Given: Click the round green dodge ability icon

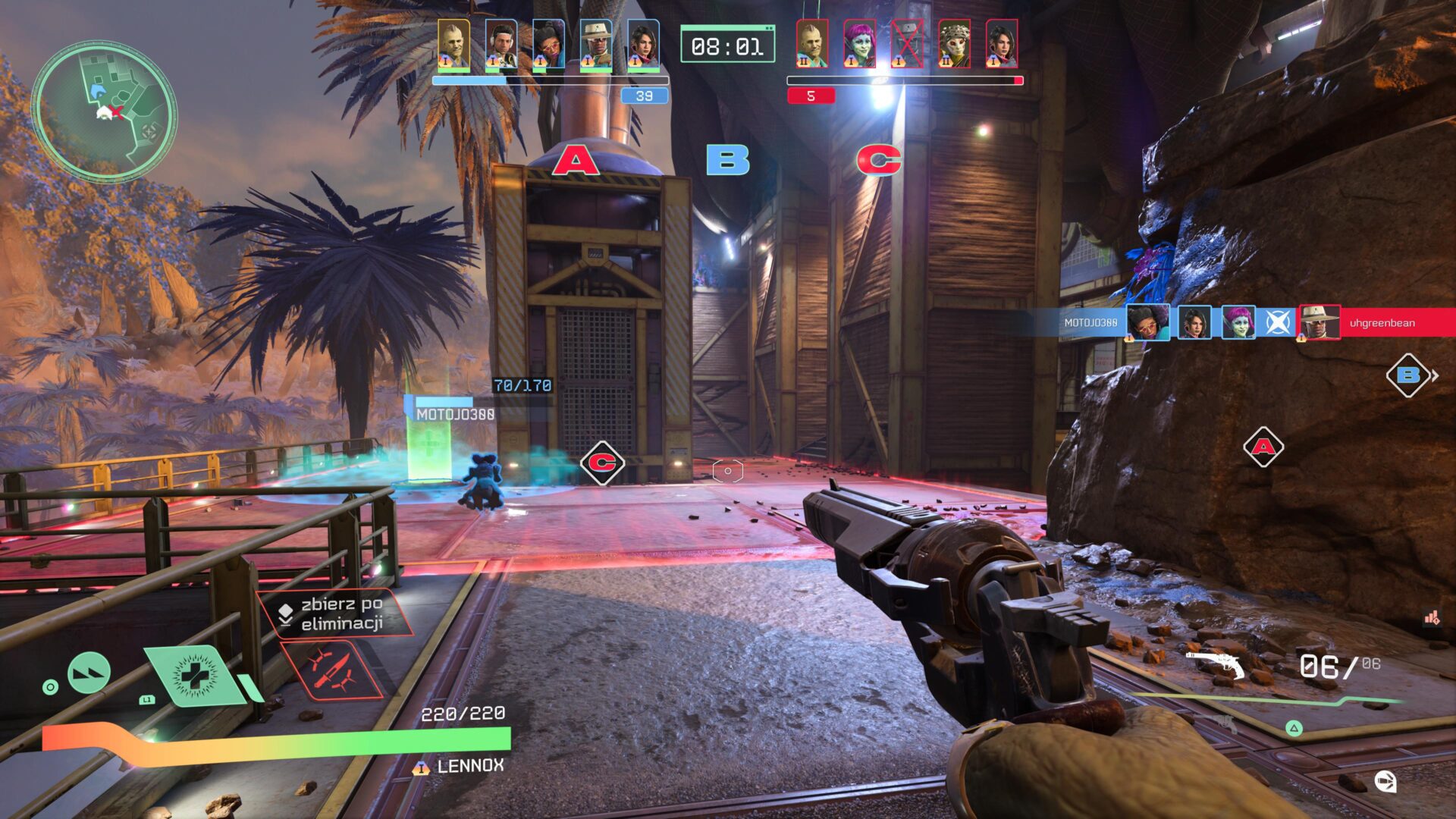Looking at the screenshot, I should click(x=89, y=672).
